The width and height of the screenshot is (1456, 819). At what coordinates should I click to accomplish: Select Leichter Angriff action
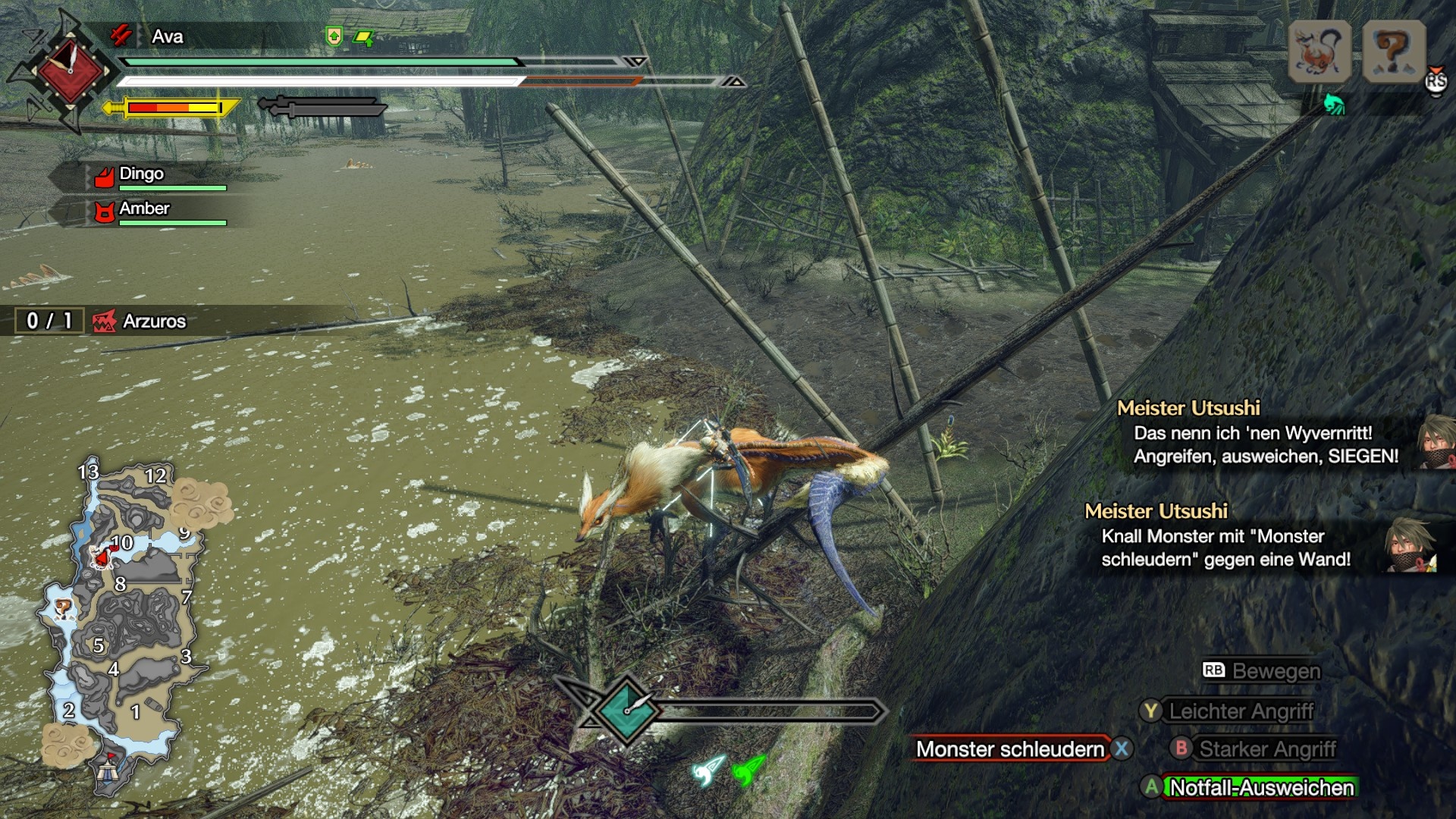point(1241,711)
